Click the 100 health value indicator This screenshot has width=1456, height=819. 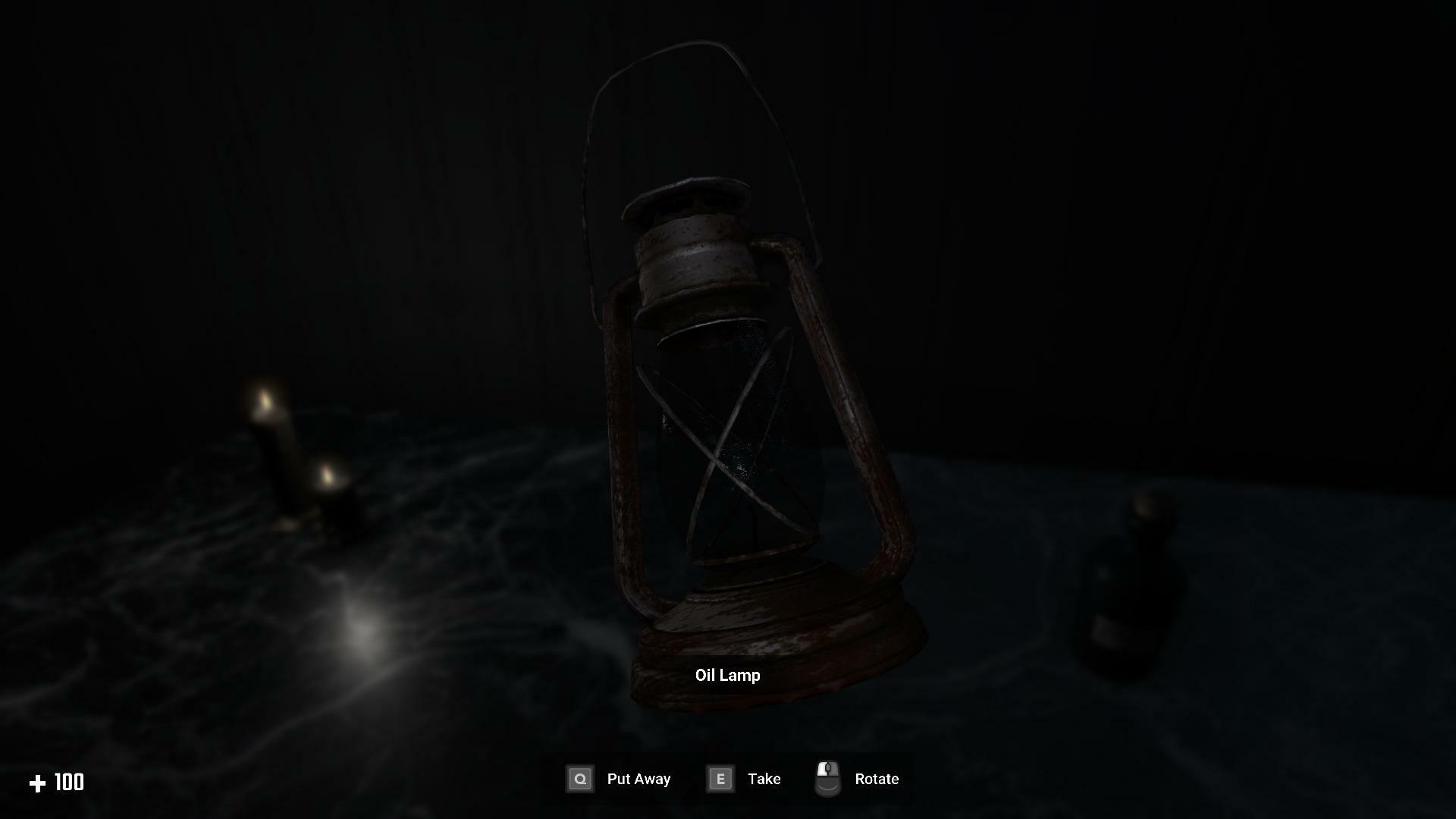[68, 782]
